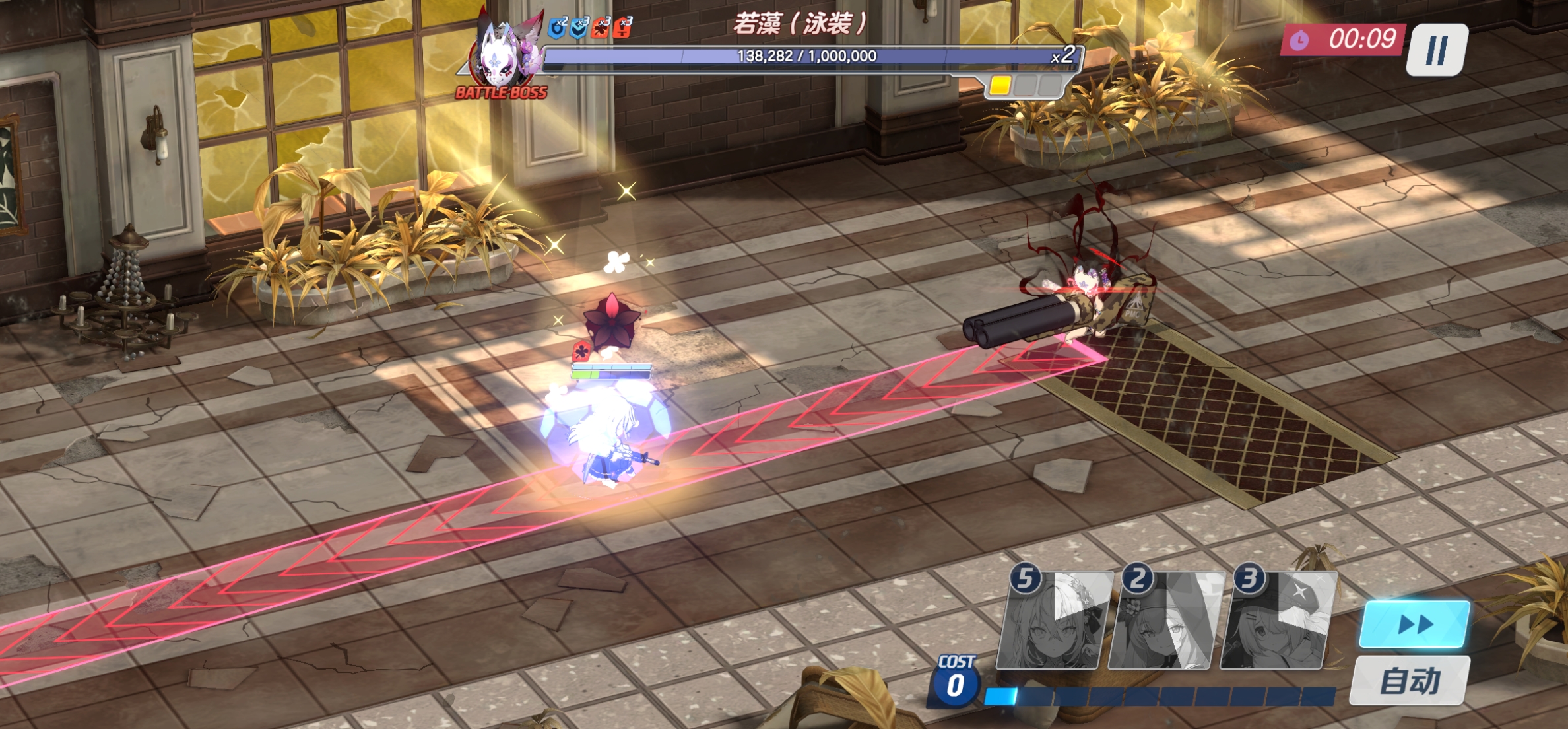Use the cost 3 student skill card

click(x=1277, y=622)
